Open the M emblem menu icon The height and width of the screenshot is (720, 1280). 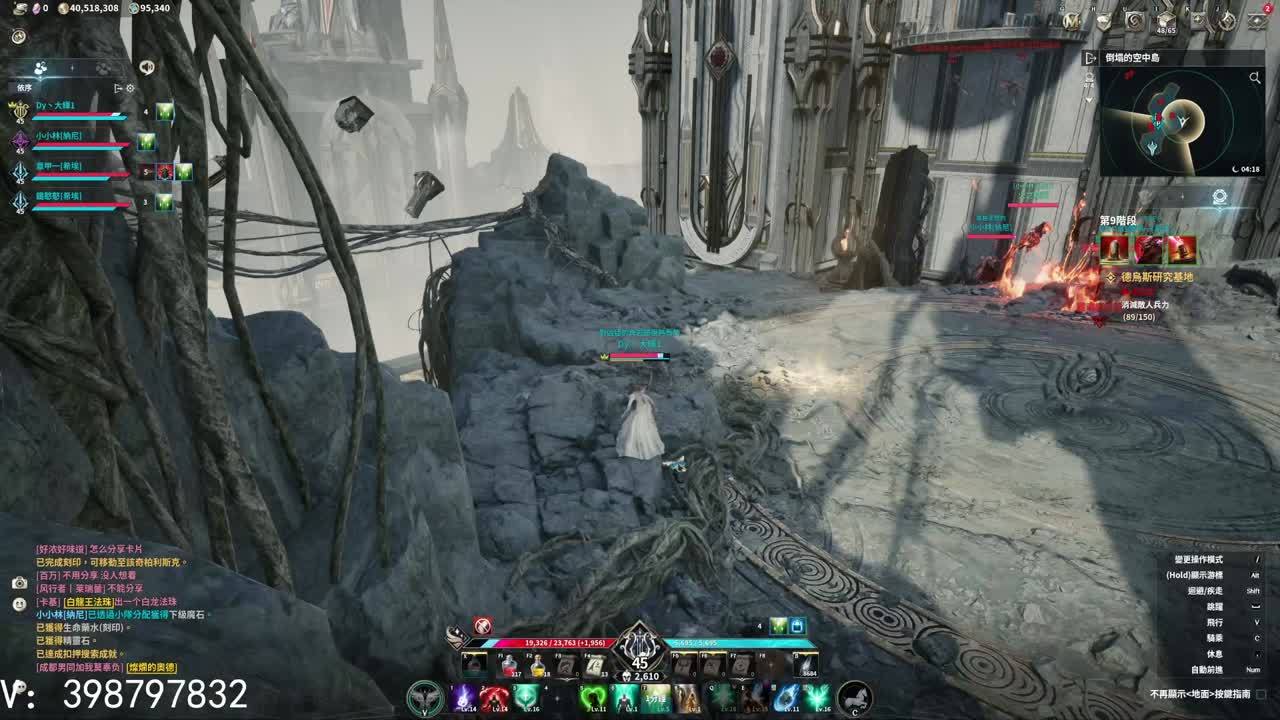(1071, 20)
